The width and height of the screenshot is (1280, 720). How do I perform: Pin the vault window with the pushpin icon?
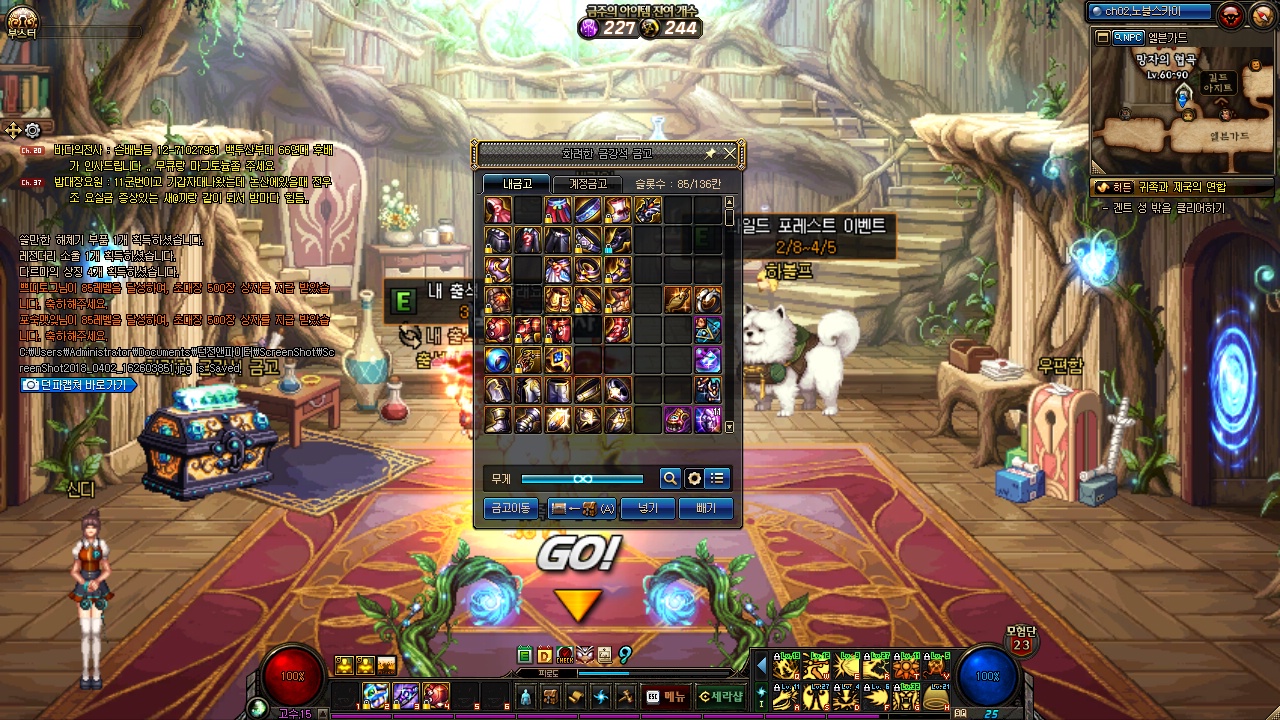710,153
